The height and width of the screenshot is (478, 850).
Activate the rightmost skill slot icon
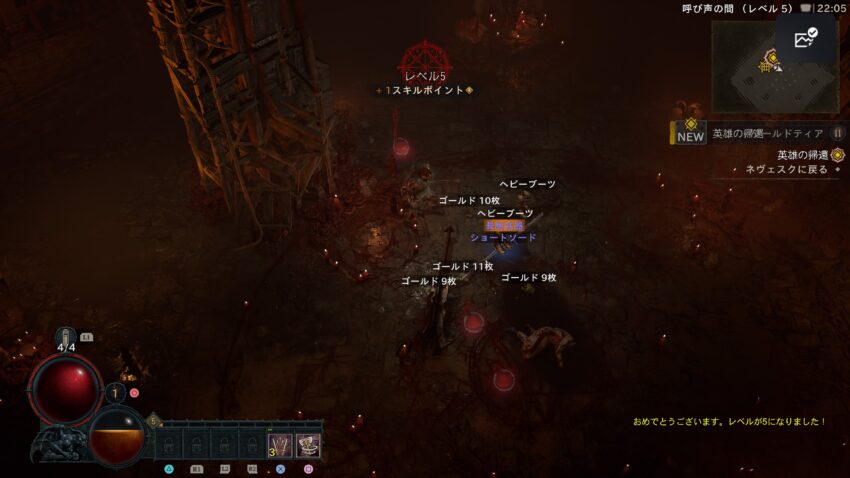tap(308, 444)
